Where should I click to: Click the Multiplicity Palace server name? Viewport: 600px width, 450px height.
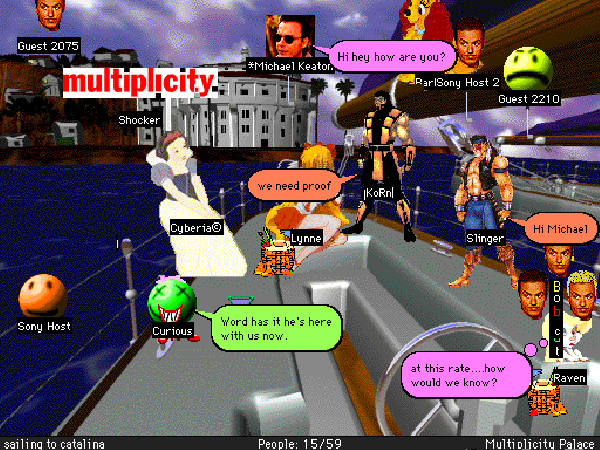point(540,443)
